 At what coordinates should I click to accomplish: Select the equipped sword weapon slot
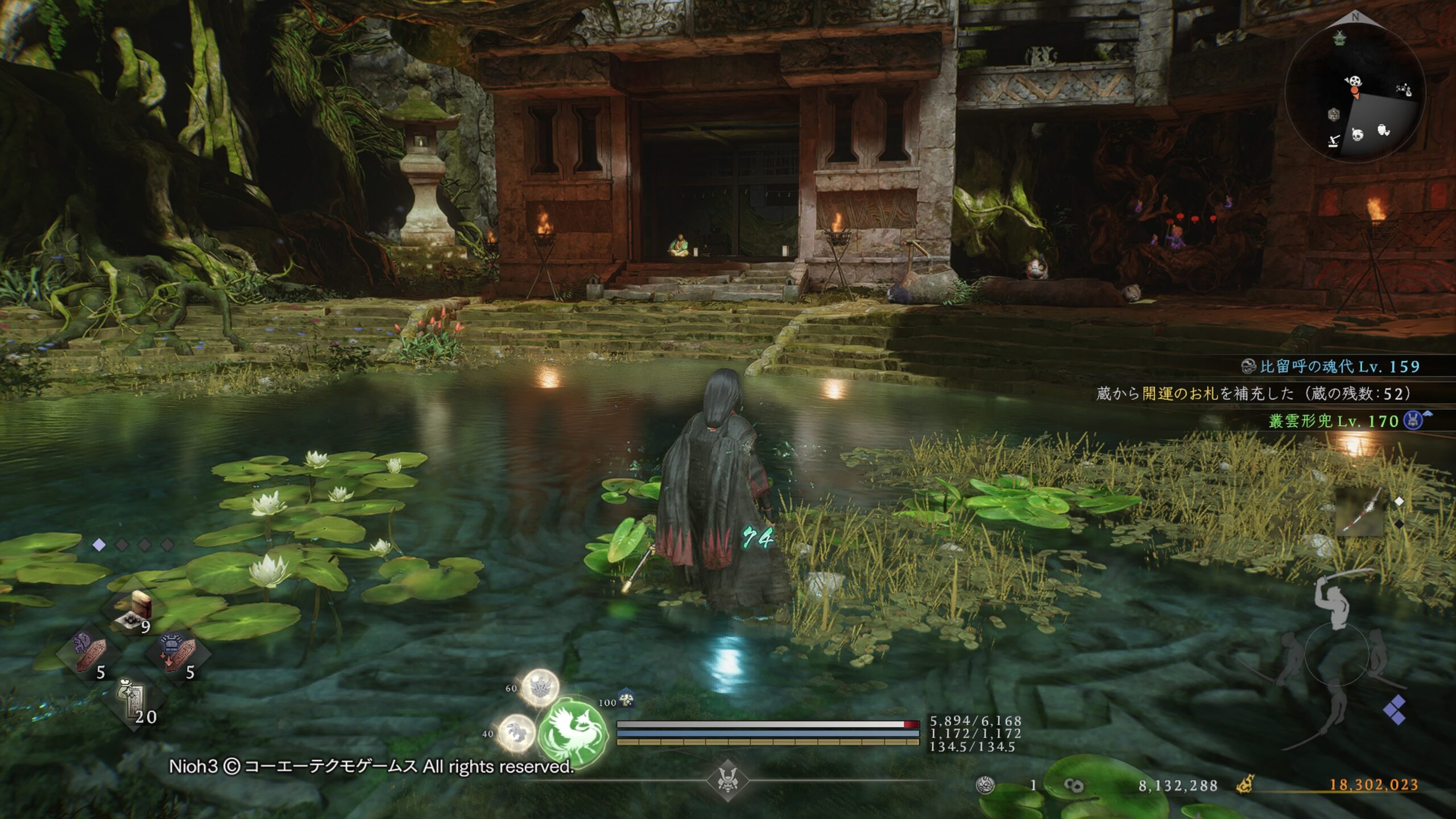pos(1359,511)
